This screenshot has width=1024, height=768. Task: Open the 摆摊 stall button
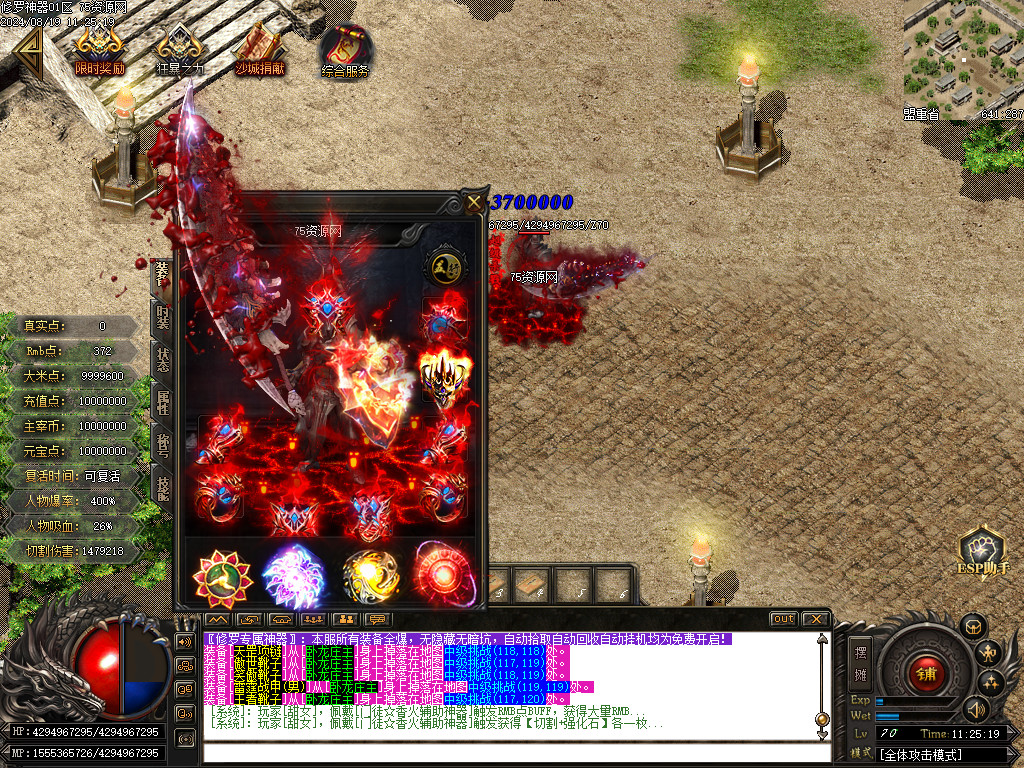click(x=859, y=661)
